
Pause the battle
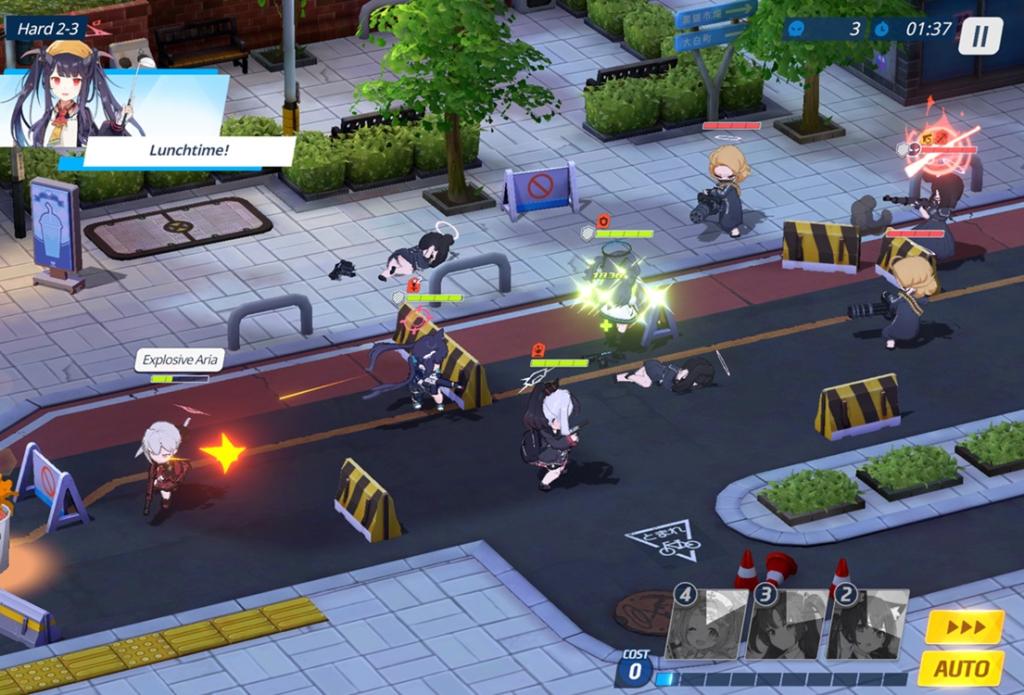click(x=980, y=35)
